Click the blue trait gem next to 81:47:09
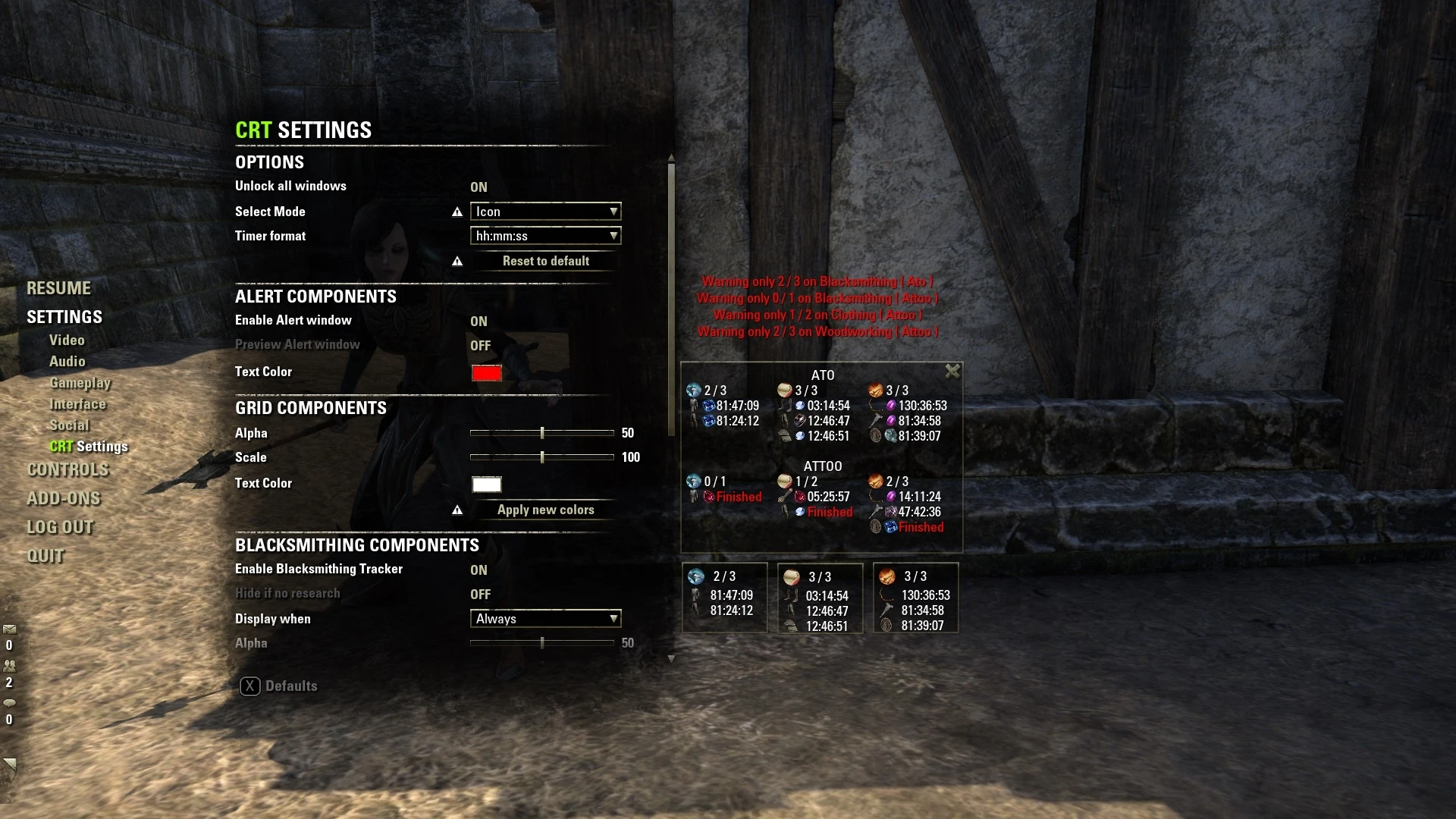Image resolution: width=1456 pixels, height=819 pixels. pos(708,406)
